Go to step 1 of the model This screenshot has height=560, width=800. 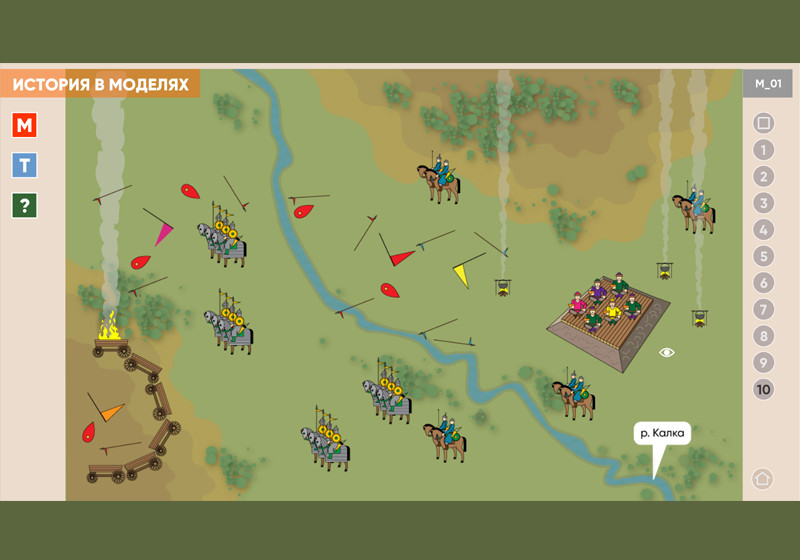[764, 150]
